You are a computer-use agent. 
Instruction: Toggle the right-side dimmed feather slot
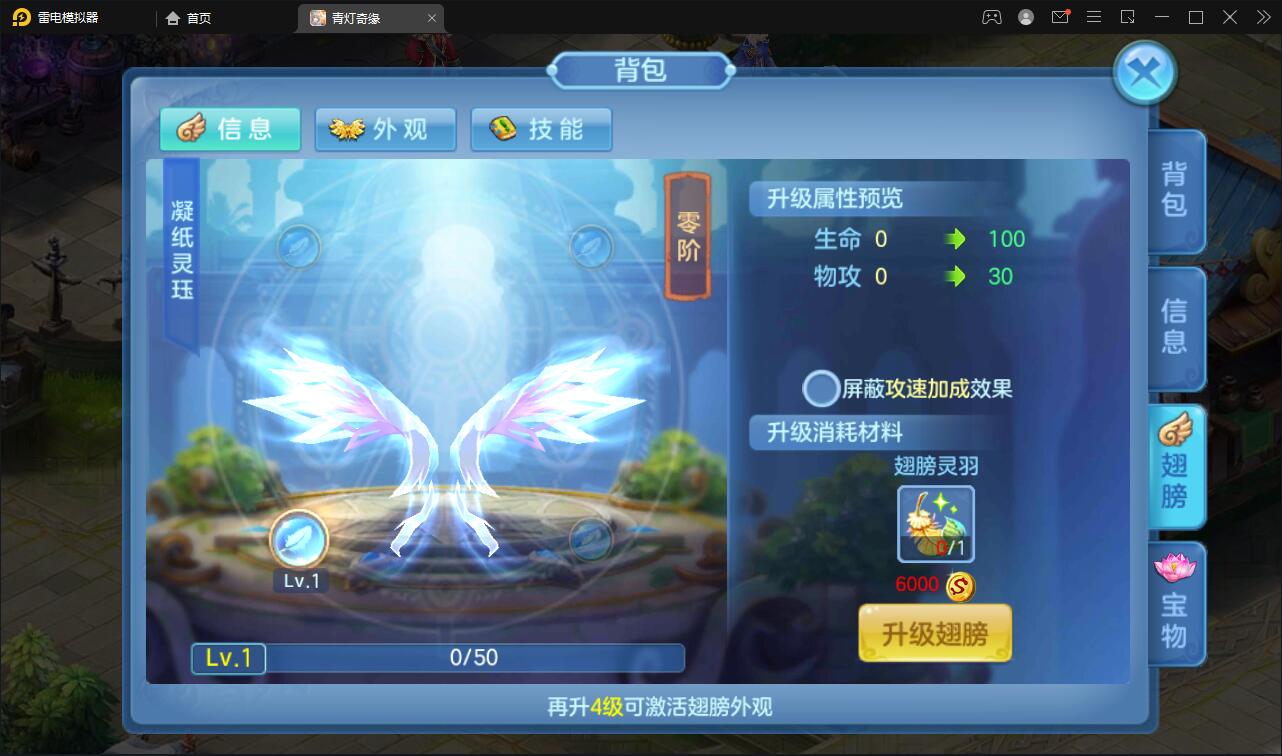point(589,541)
